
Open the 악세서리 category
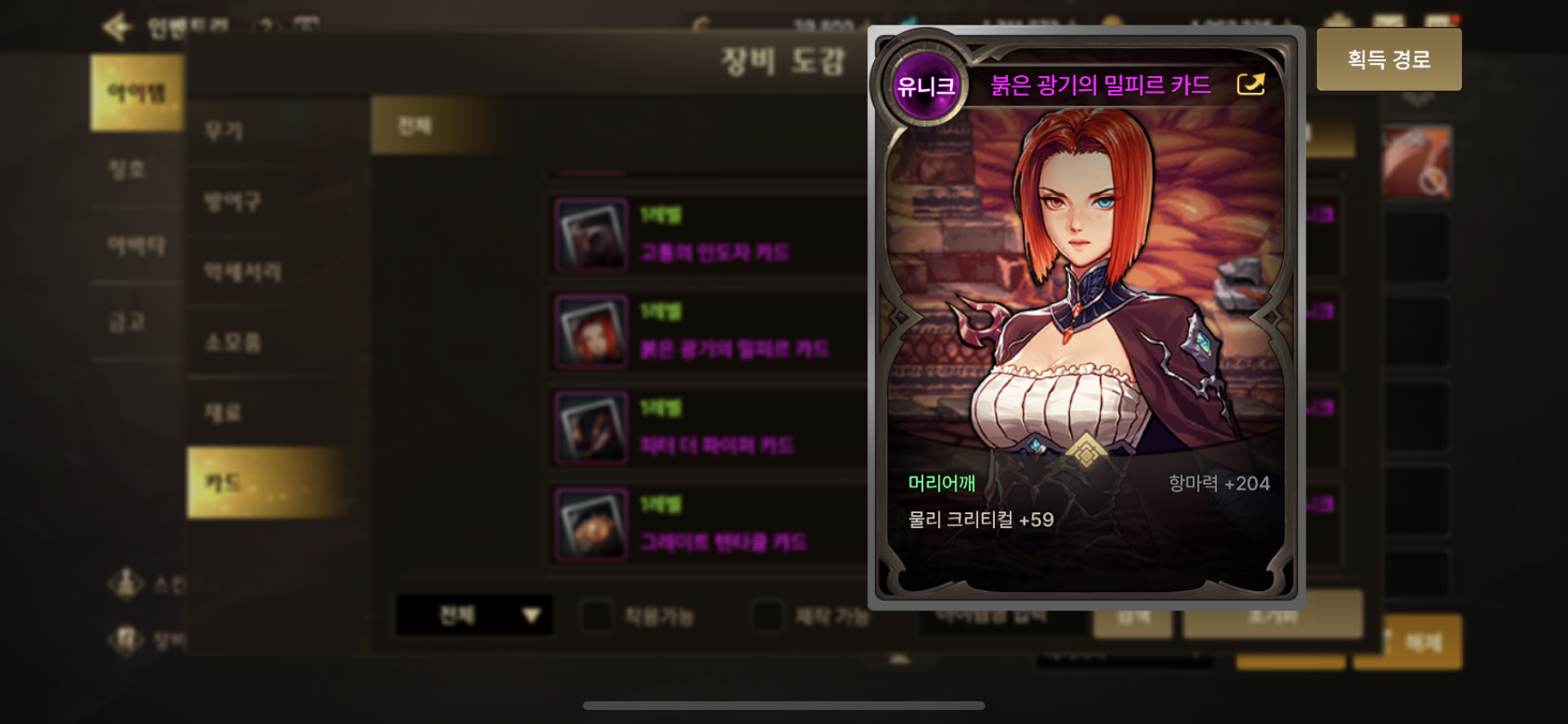[x=242, y=272]
